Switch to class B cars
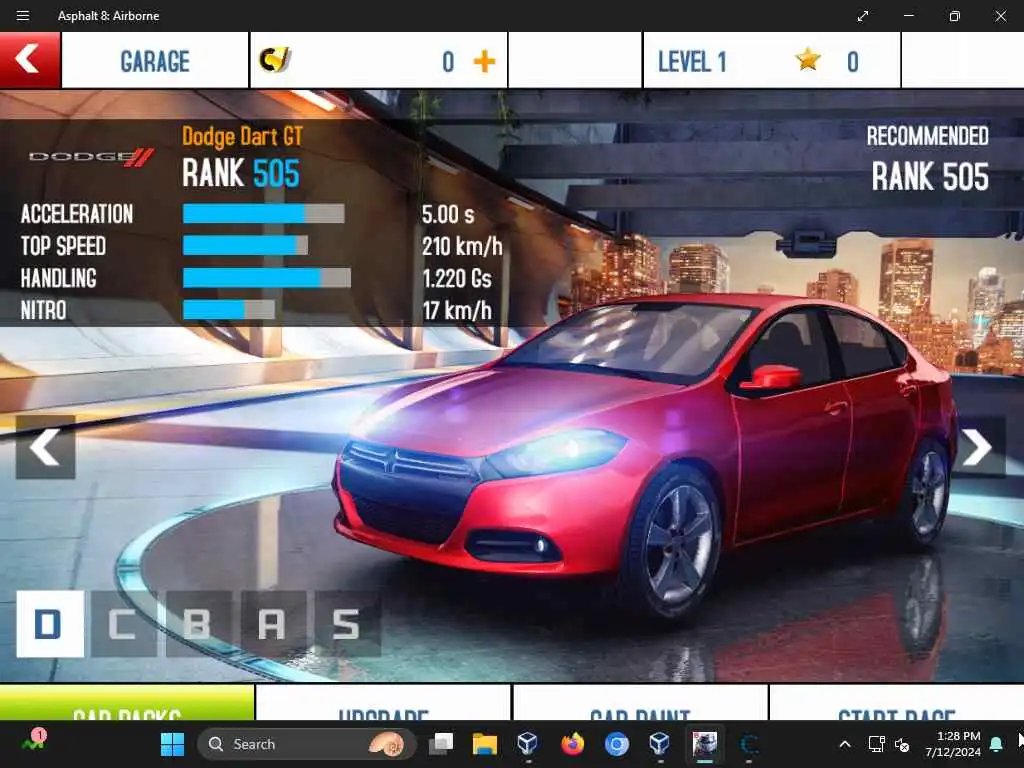The height and width of the screenshot is (768, 1024). click(x=198, y=624)
